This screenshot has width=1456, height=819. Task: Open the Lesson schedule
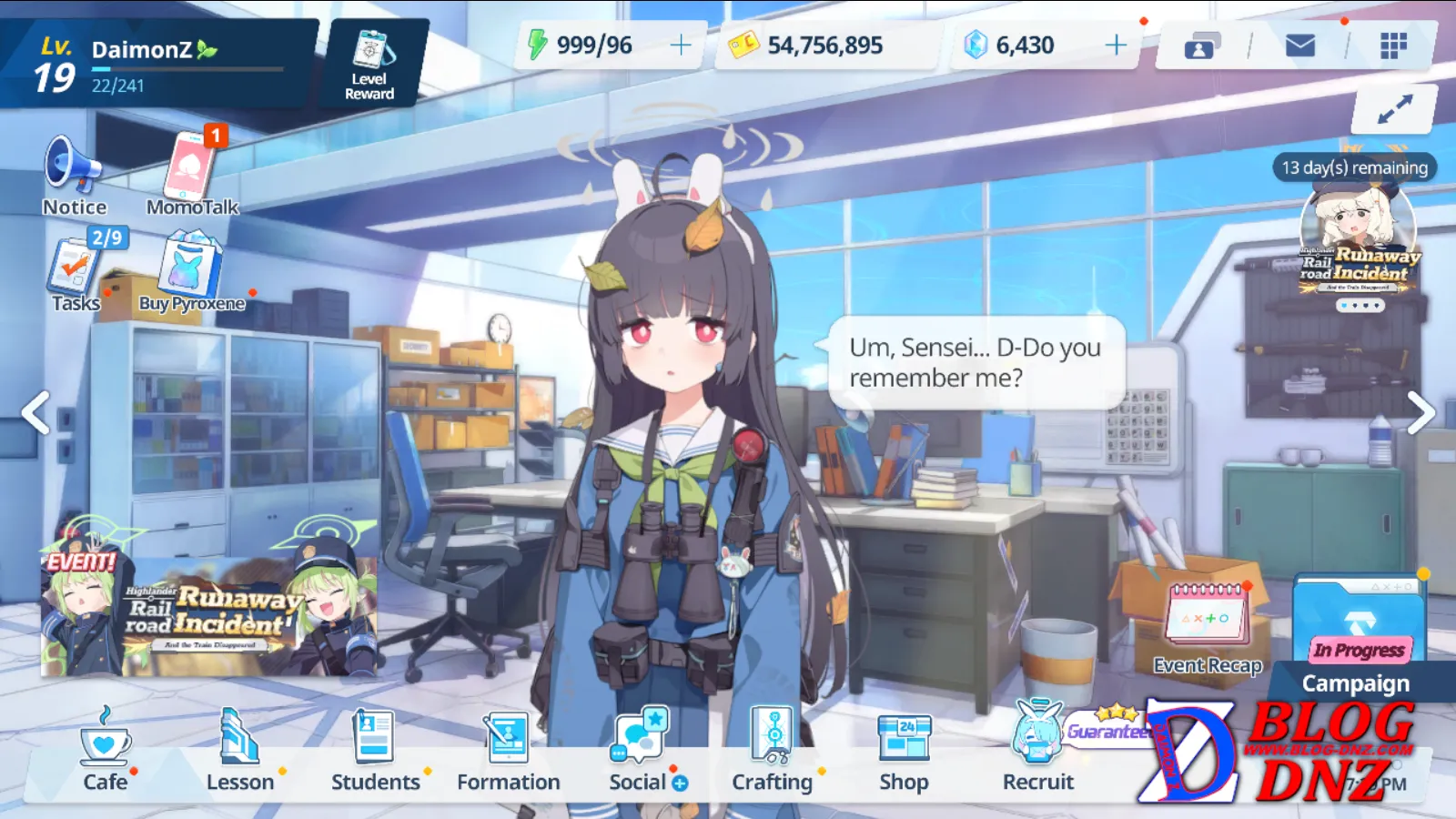coord(240,752)
